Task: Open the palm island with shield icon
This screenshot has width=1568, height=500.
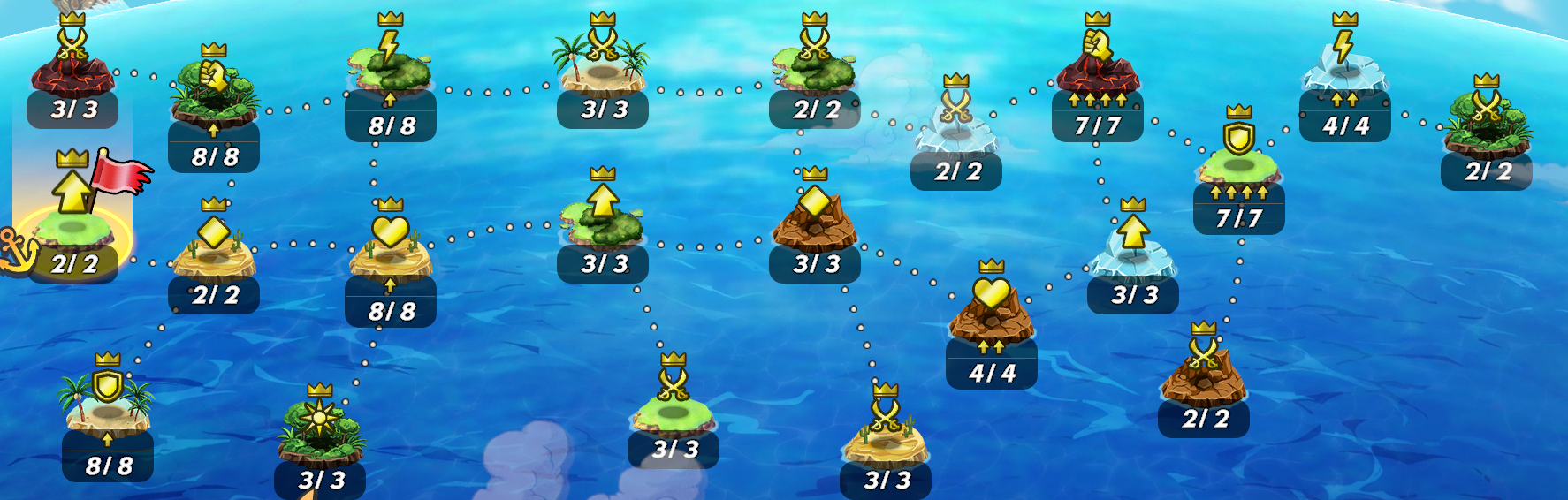Action: pos(108,406)
